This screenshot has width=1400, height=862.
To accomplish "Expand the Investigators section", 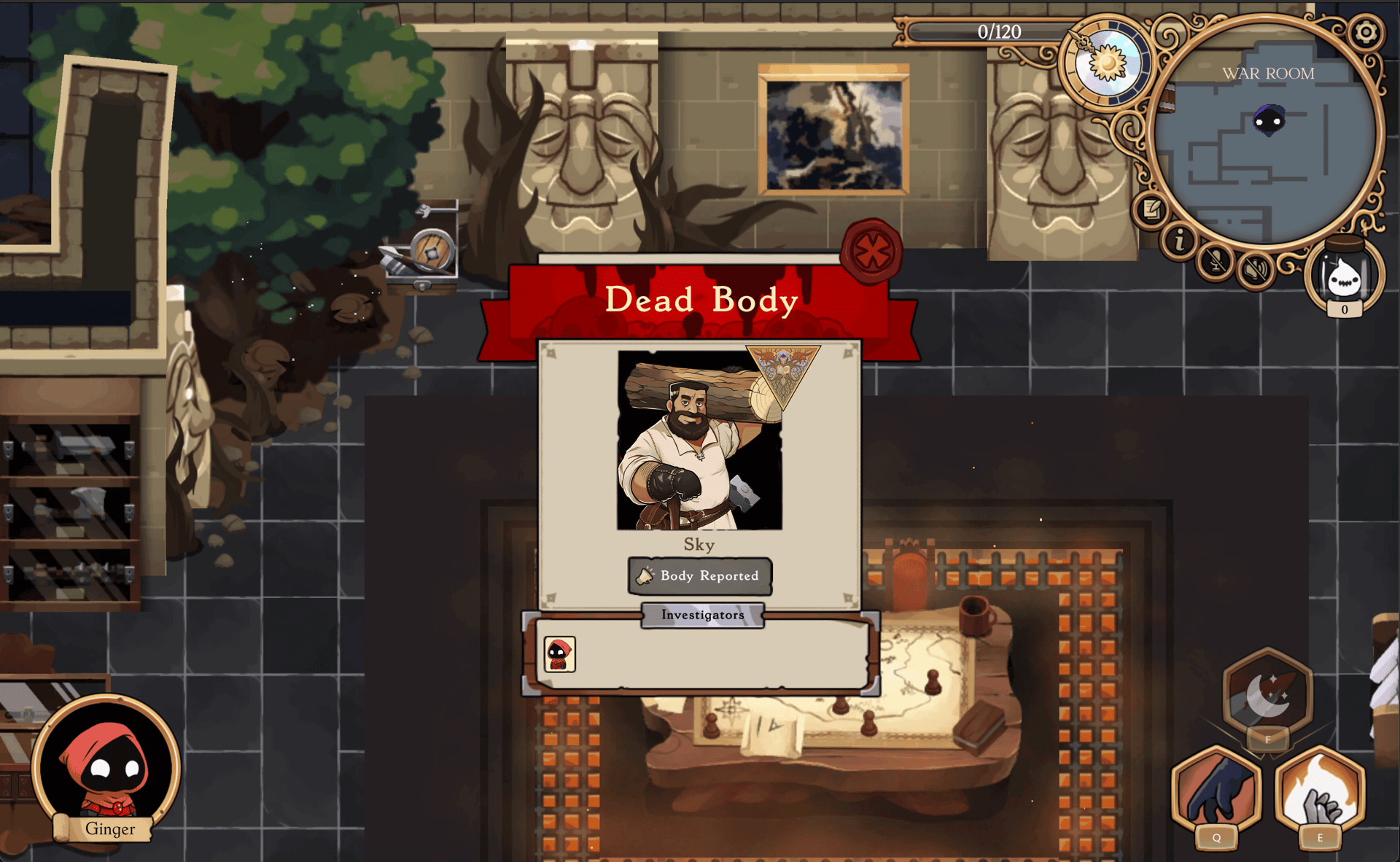I will (701, 615).
